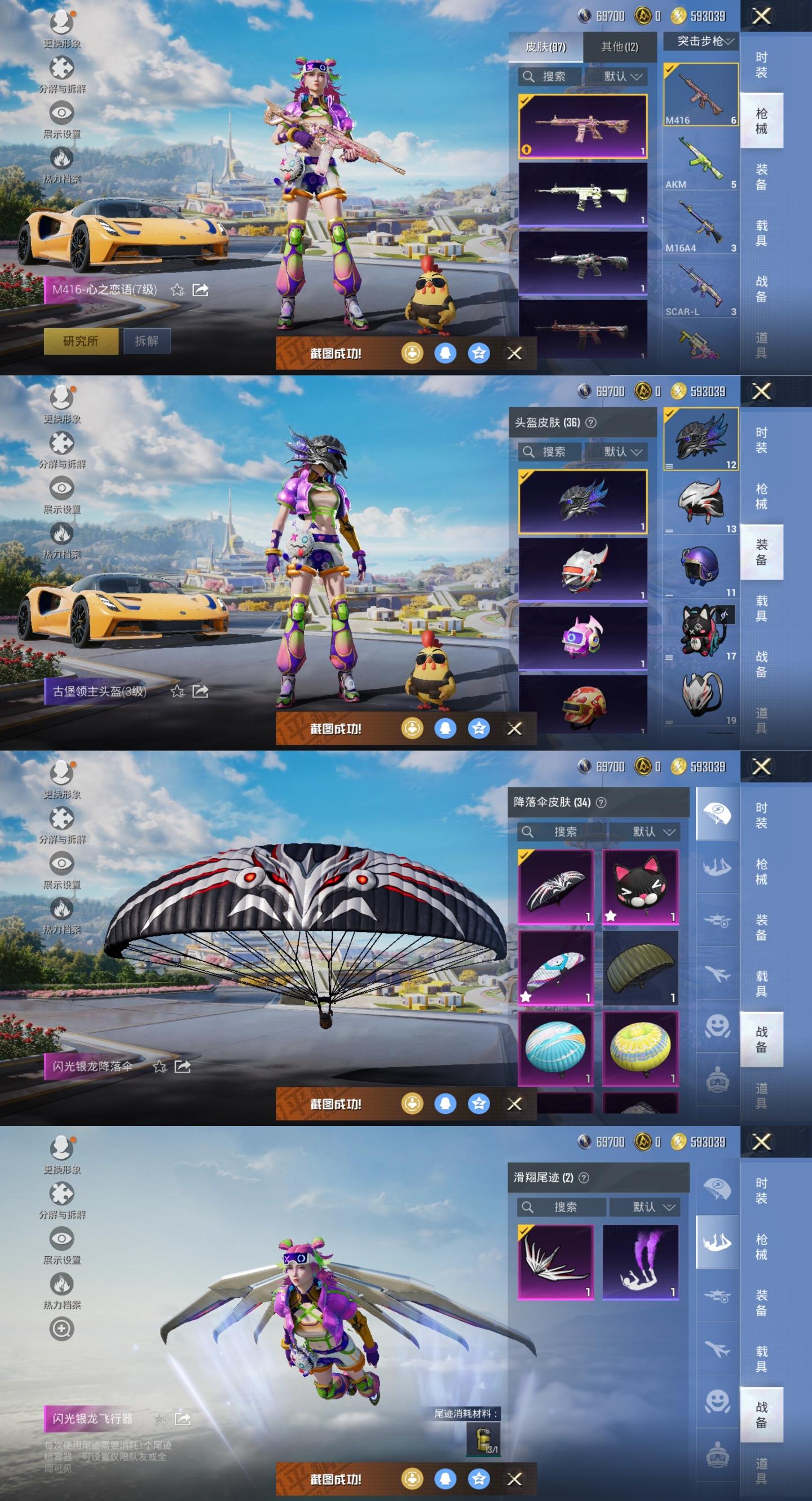Pick the yellow lemon parachute skin
This screenshot has height=1501, width=812.
point(640,1048)
